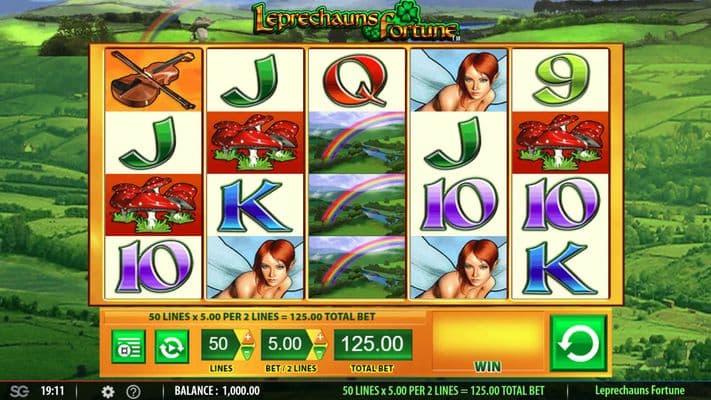This screenshot has width=711, height=400.
Task: Decrease the number of lines
Action: click(246, 353)
